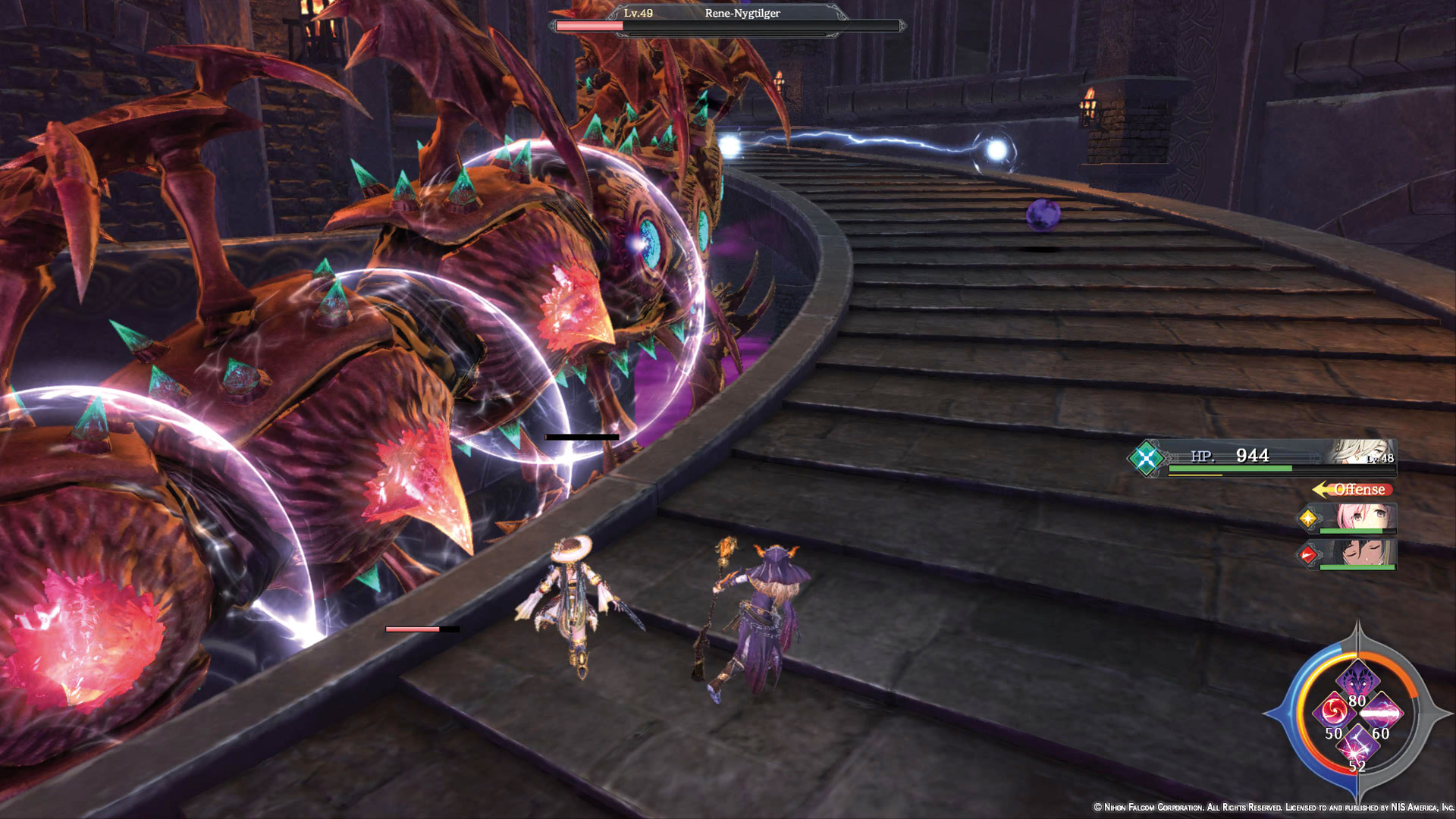The height and width of the screenshot is (819, 1456).
Task: Click the white-haired active character portrait
Action: pos(1361,453)
